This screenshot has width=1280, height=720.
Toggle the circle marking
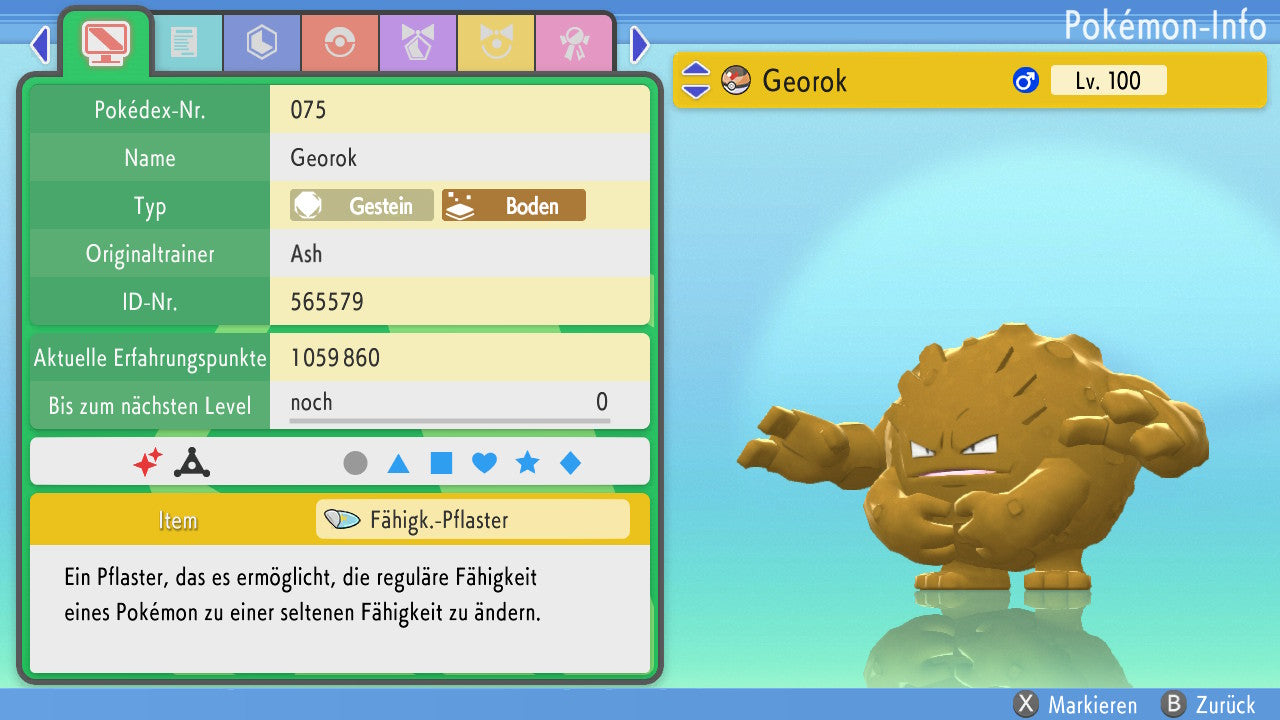click(355, 463)
